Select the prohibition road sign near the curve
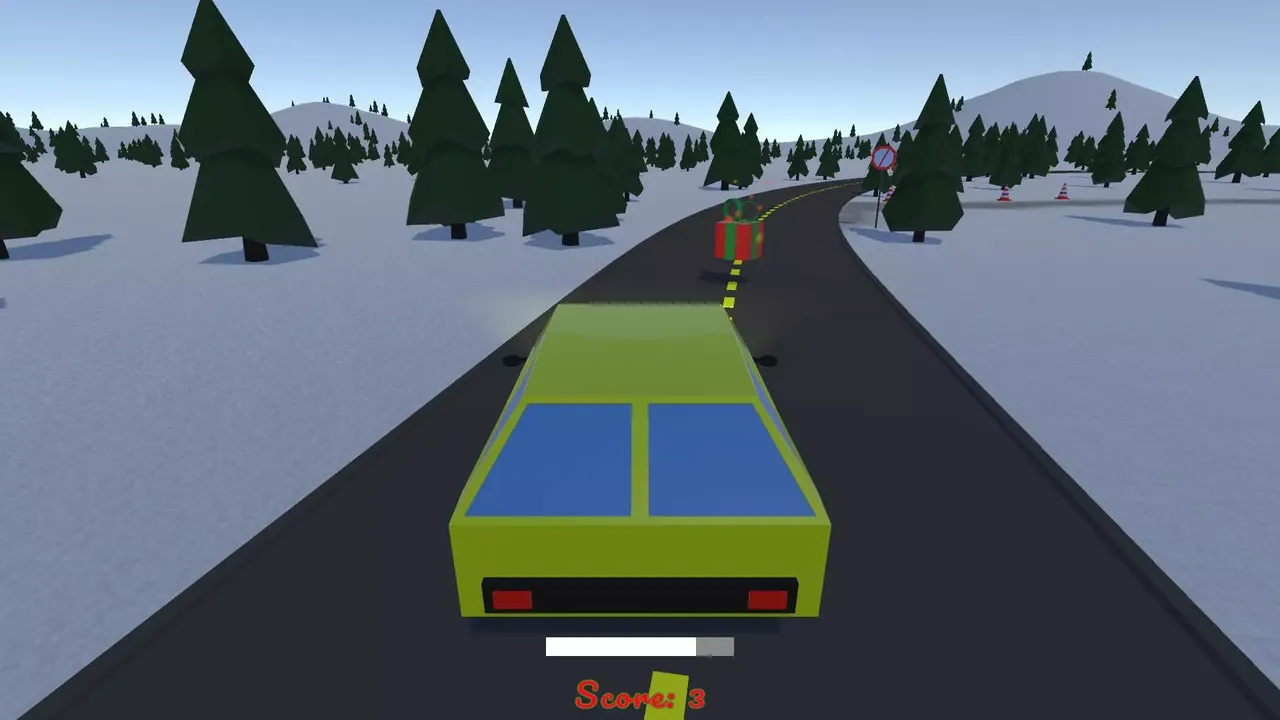Image resolution: width=1280 pixels, height=720 pixels. click(x=882, y=158)
